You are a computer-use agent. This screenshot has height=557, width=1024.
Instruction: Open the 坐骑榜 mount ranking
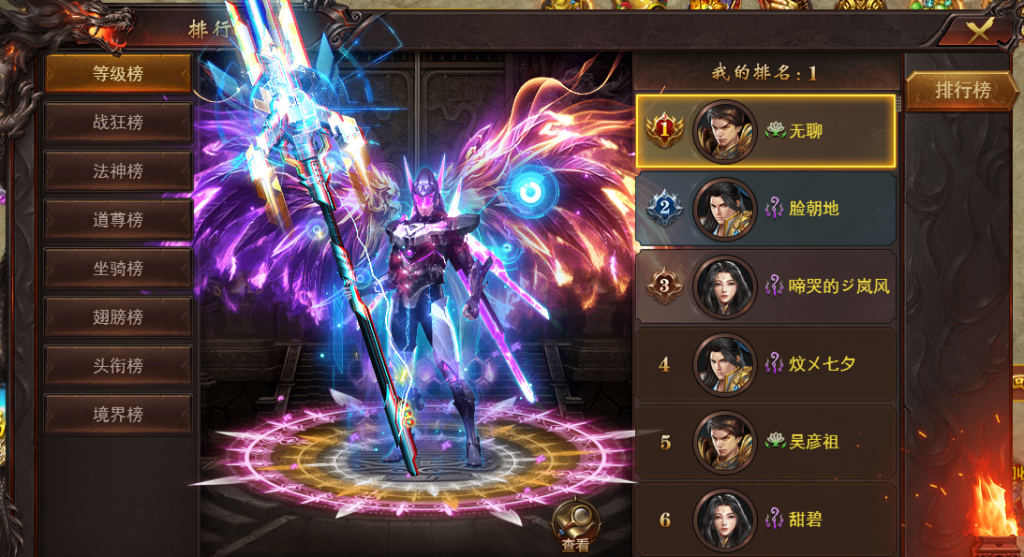[118, 268]
